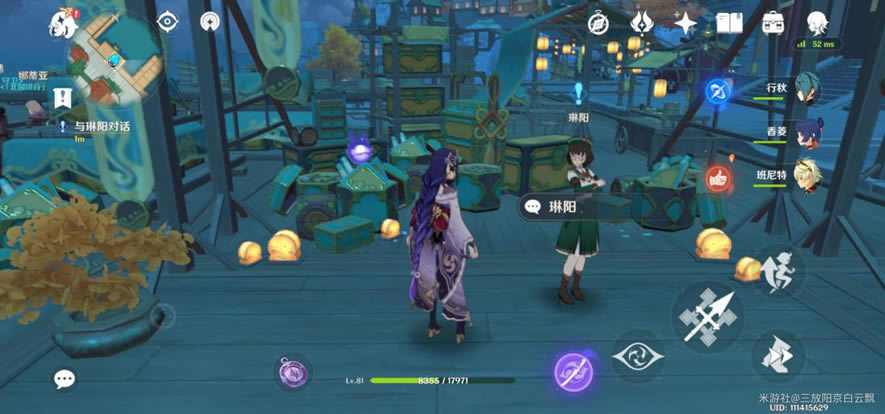
Task: Tap the round icon beside the eye icon
Action: tap(209, 21)
